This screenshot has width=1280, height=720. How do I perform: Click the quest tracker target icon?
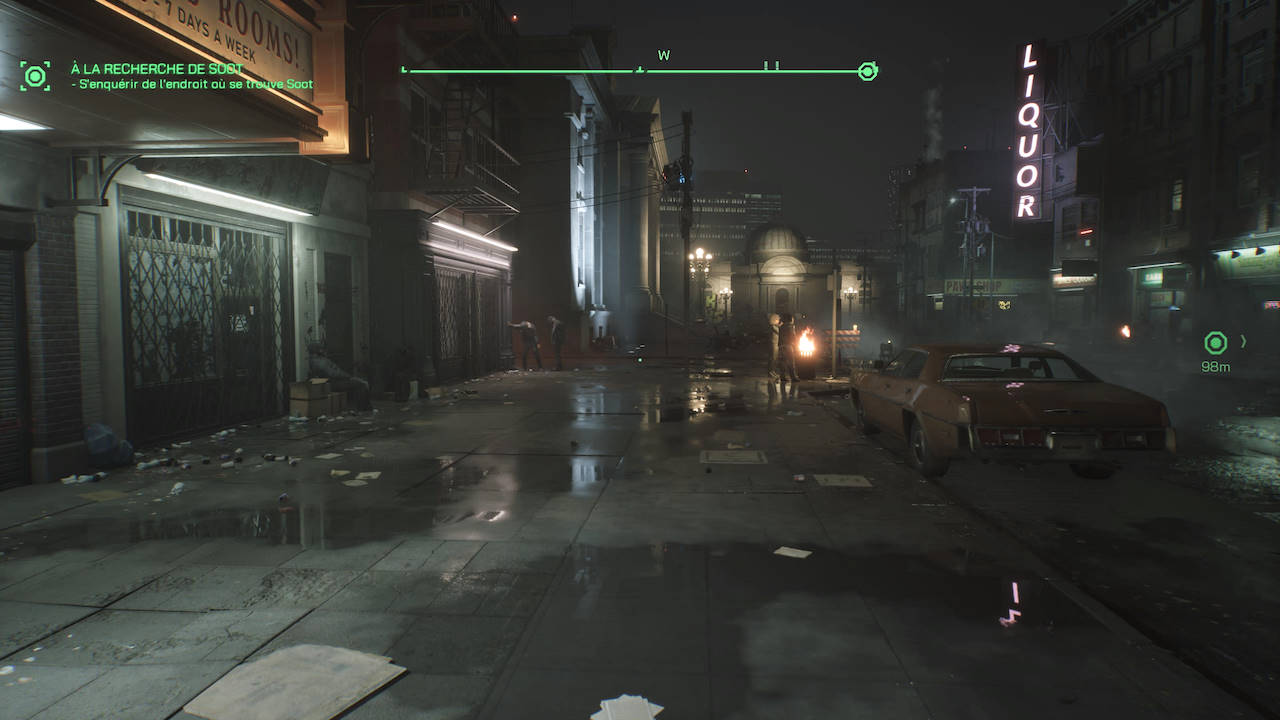(x=35, y=76)
